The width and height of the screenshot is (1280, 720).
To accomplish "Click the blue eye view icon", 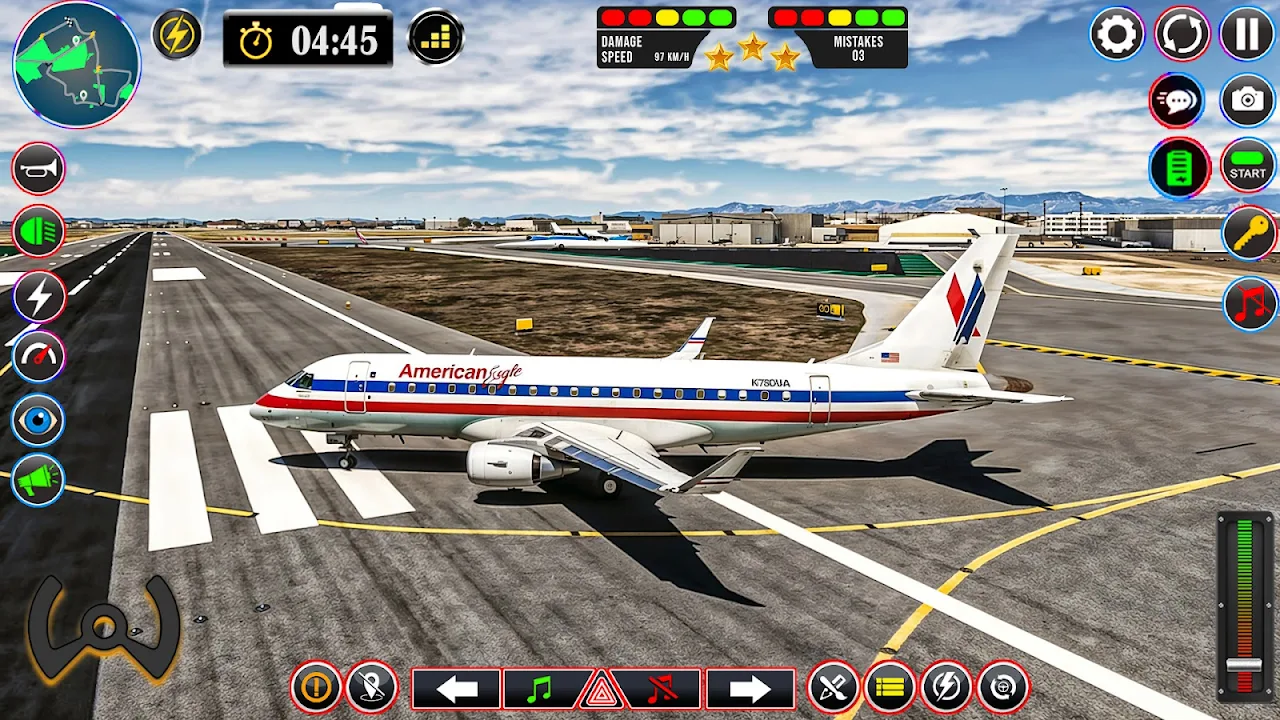I will [x=39, y=420].
